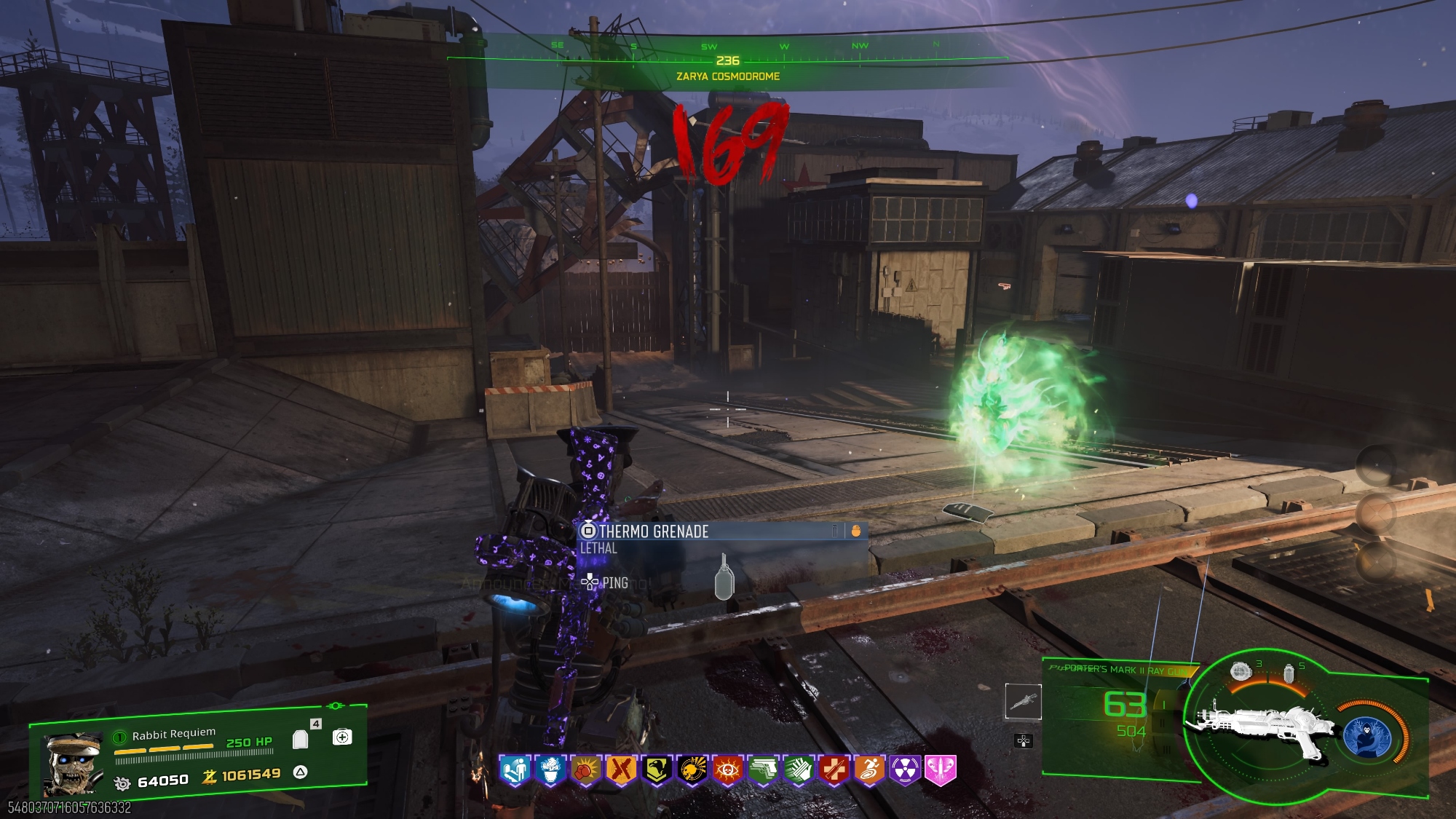Click the pink rocket perk icon
Image resolution: width=1456 pixels, height=819 pixels.
(940, 769)
